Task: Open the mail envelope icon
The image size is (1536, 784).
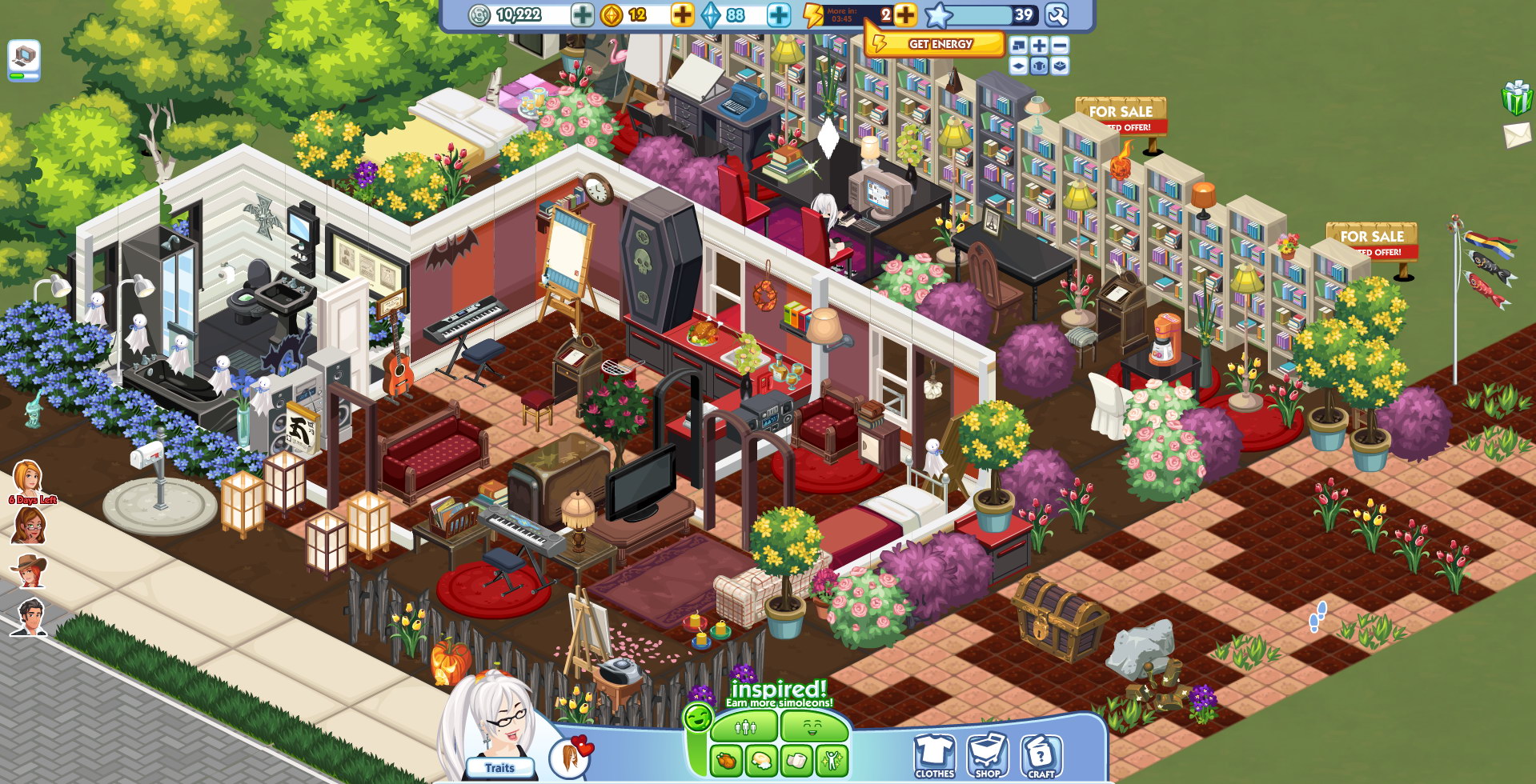Action: (1517, 134)
